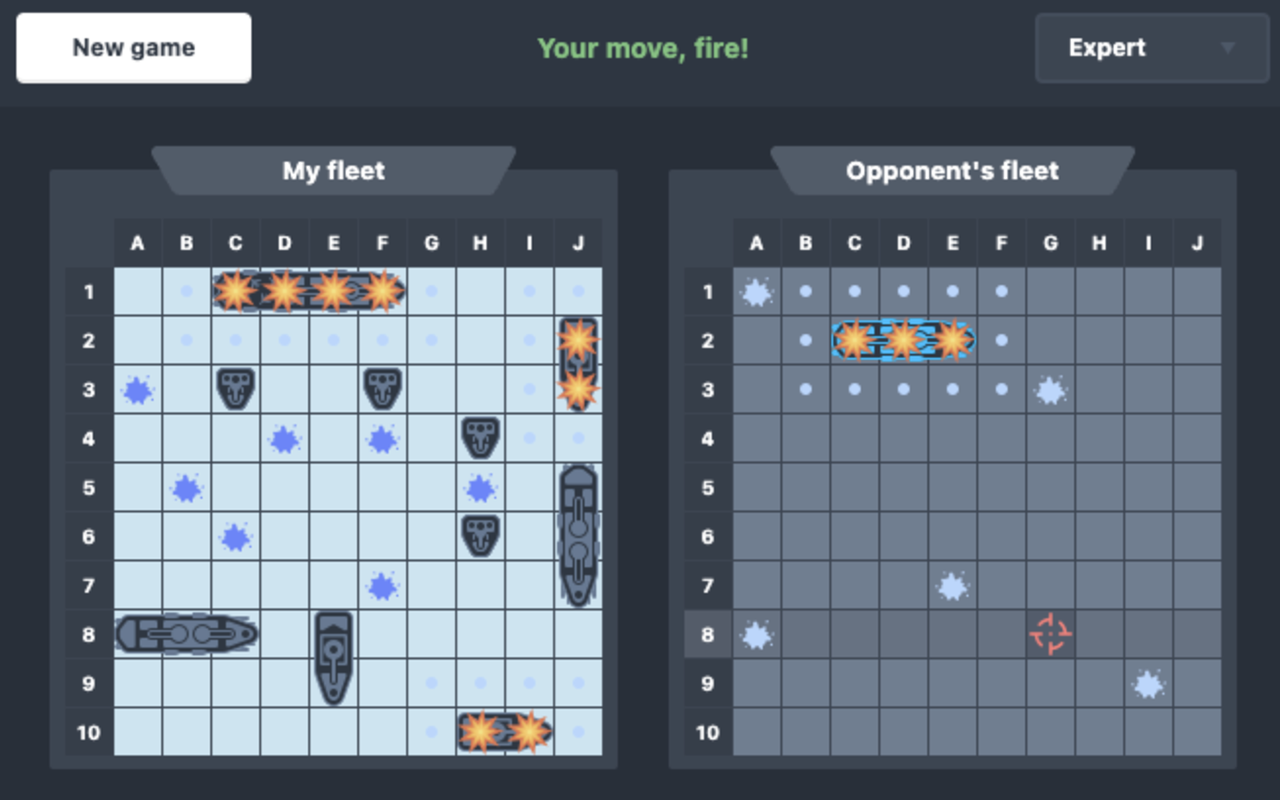Viewport: 1280px width, 800px height.
Task: Click the submarine icon at H6
Action: click(x=480, y=537)
